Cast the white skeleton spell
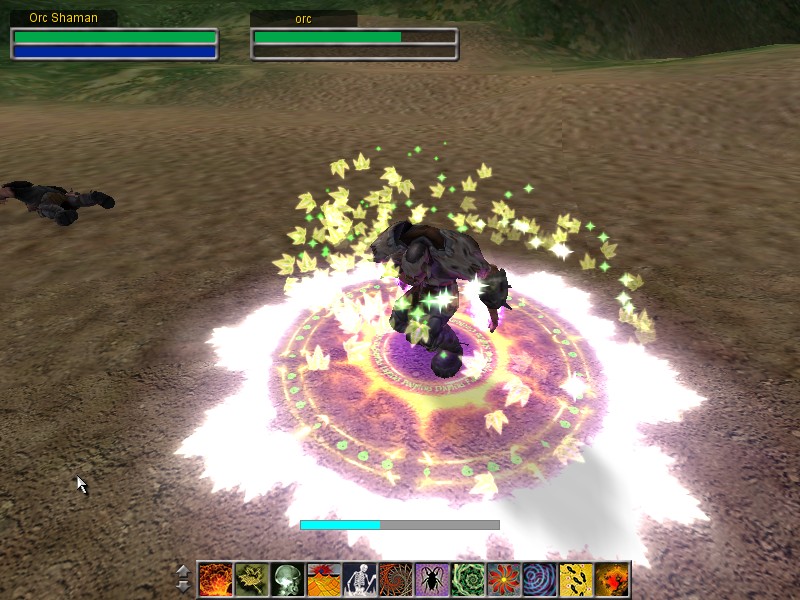 (360, 579)
